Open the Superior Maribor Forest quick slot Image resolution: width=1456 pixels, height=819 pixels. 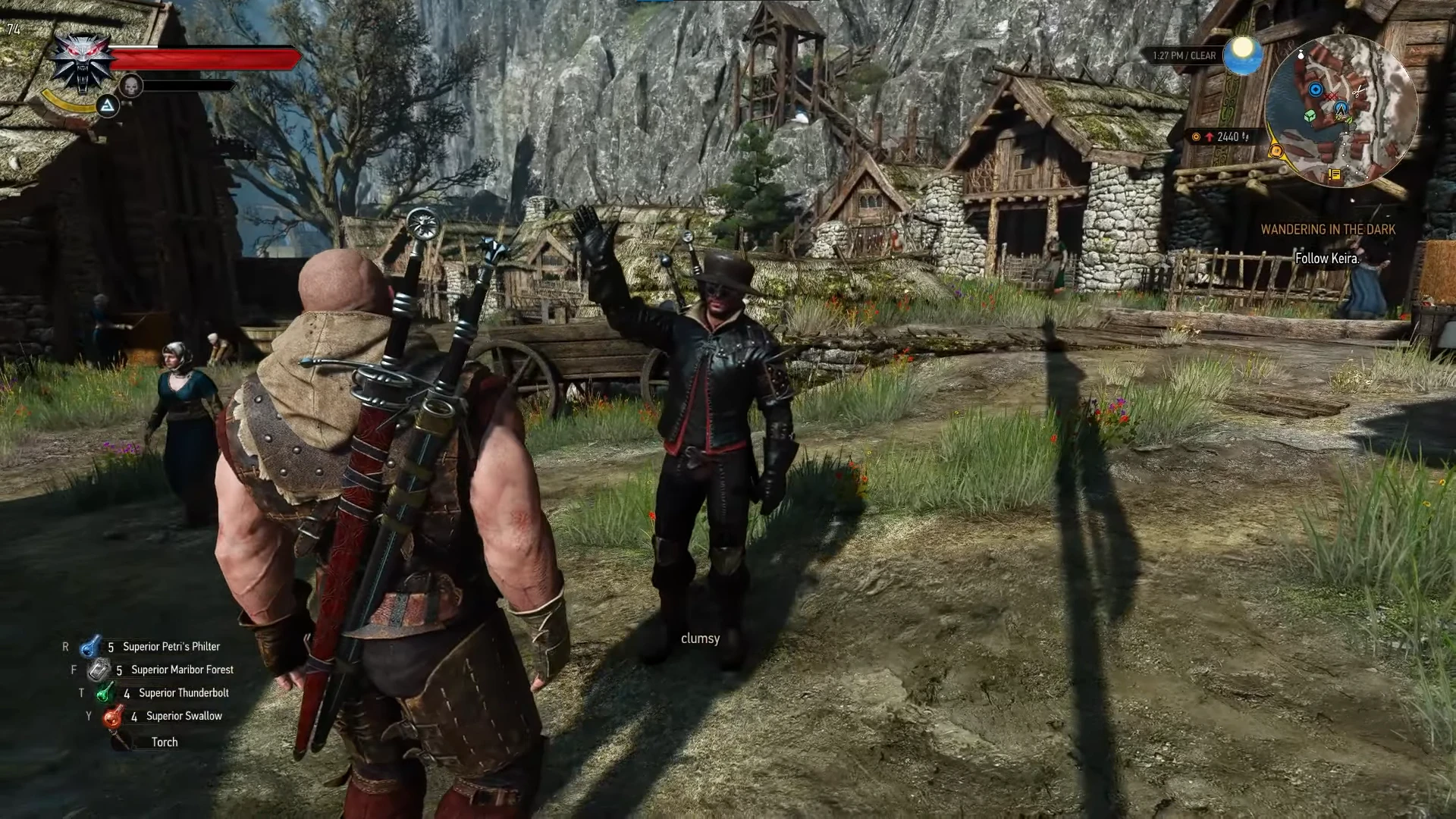97,670
